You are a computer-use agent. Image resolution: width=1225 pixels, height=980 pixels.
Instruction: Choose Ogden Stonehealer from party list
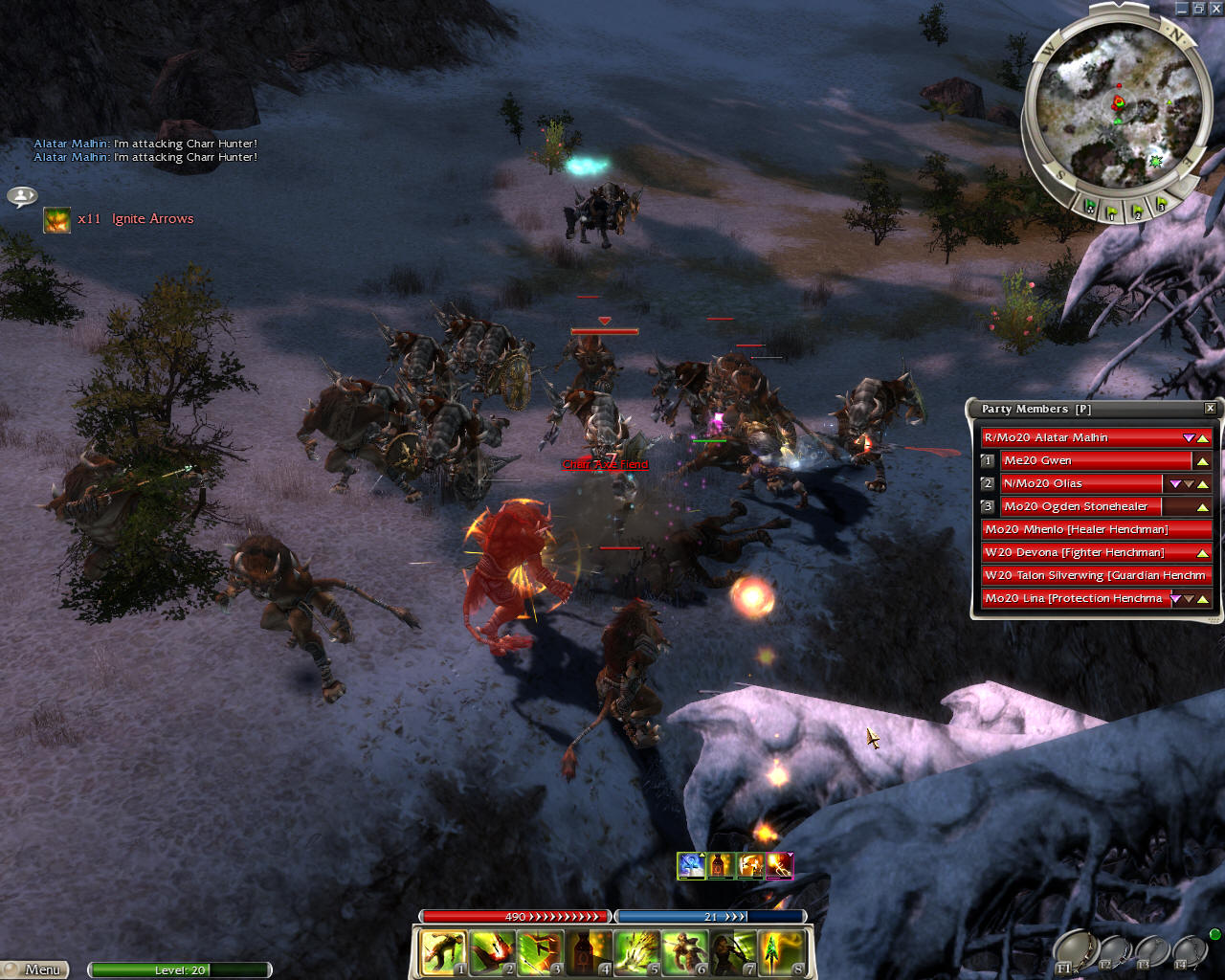point(1080,506)
